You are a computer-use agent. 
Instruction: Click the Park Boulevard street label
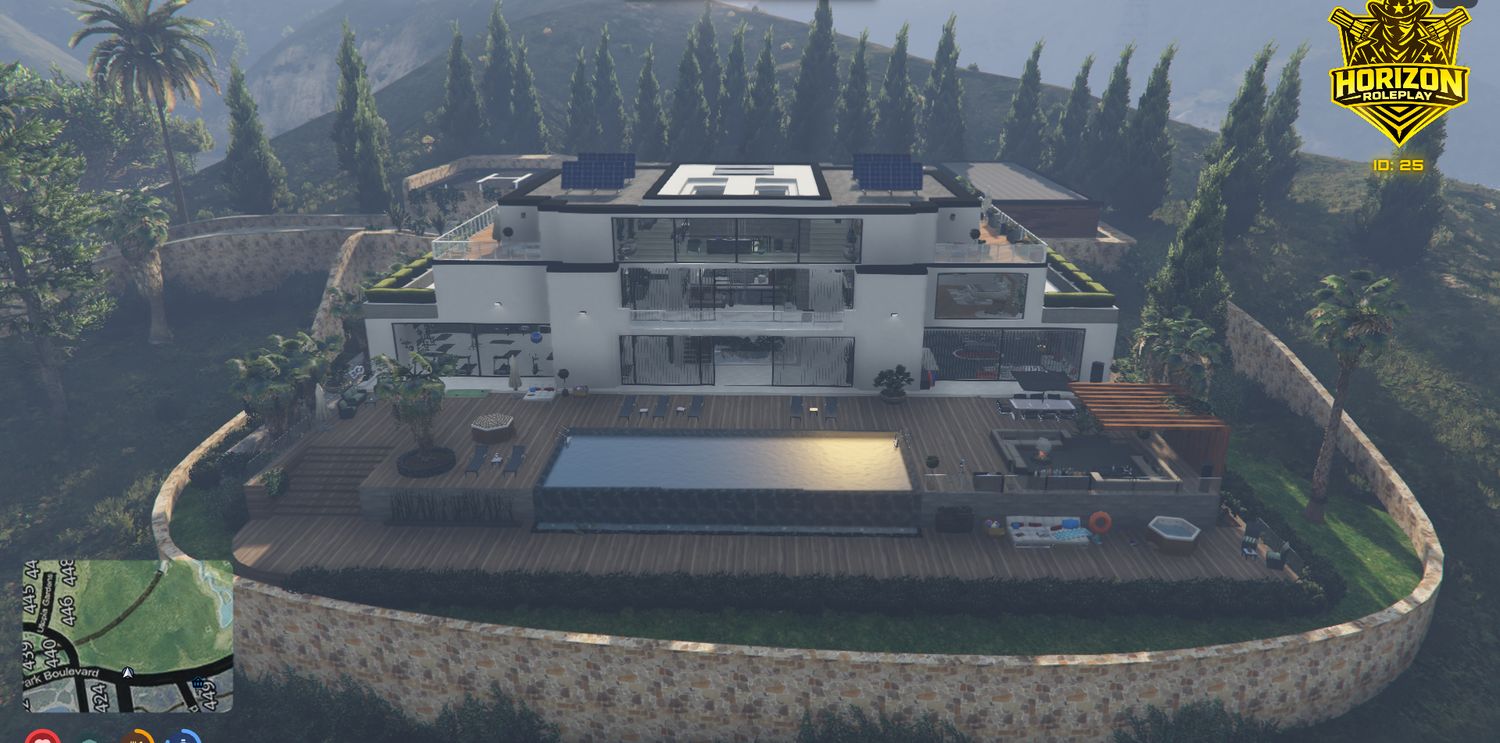[x=62, y=672]
